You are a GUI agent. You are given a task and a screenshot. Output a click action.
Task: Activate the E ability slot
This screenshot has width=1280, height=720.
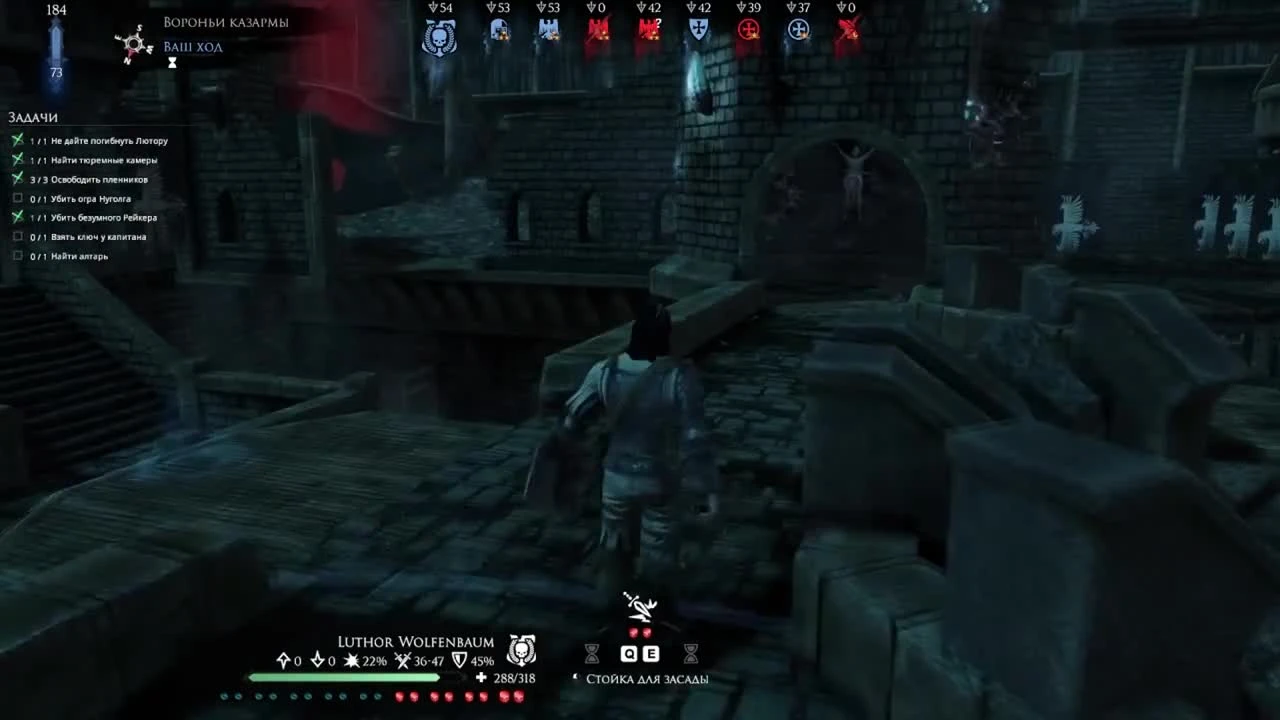click(651, 654)
